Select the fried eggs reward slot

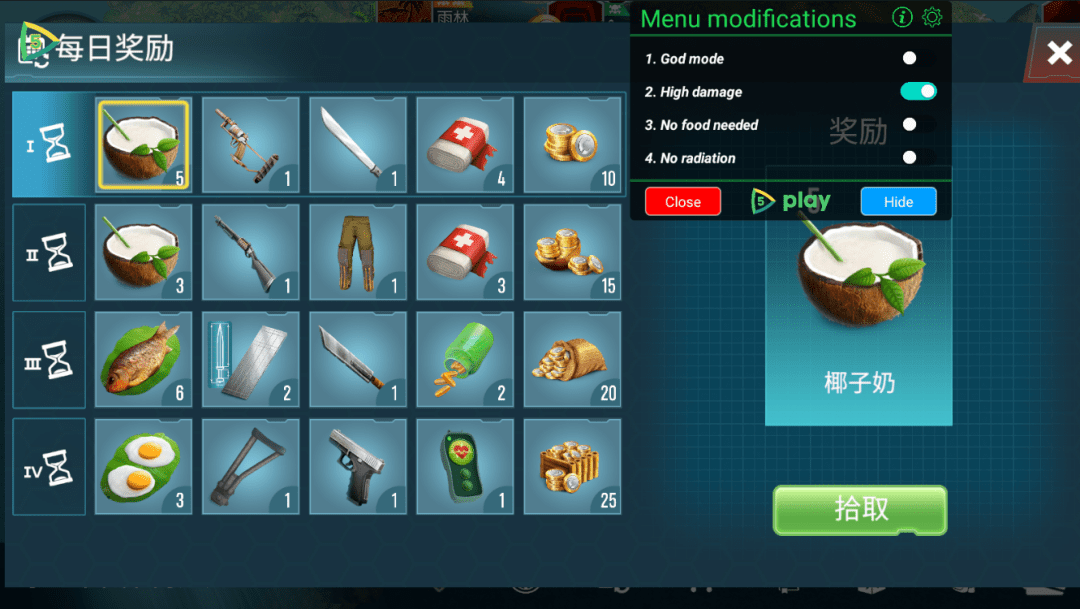(143, 467)
